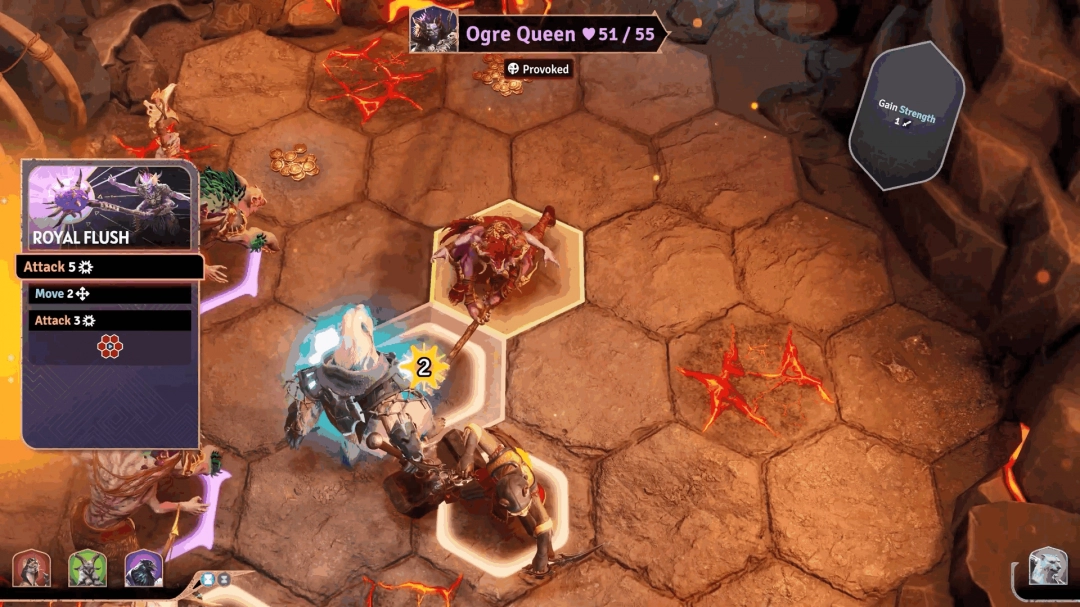Select the raven character portrait
1080x607 pixels.
[x=143, y=568]
